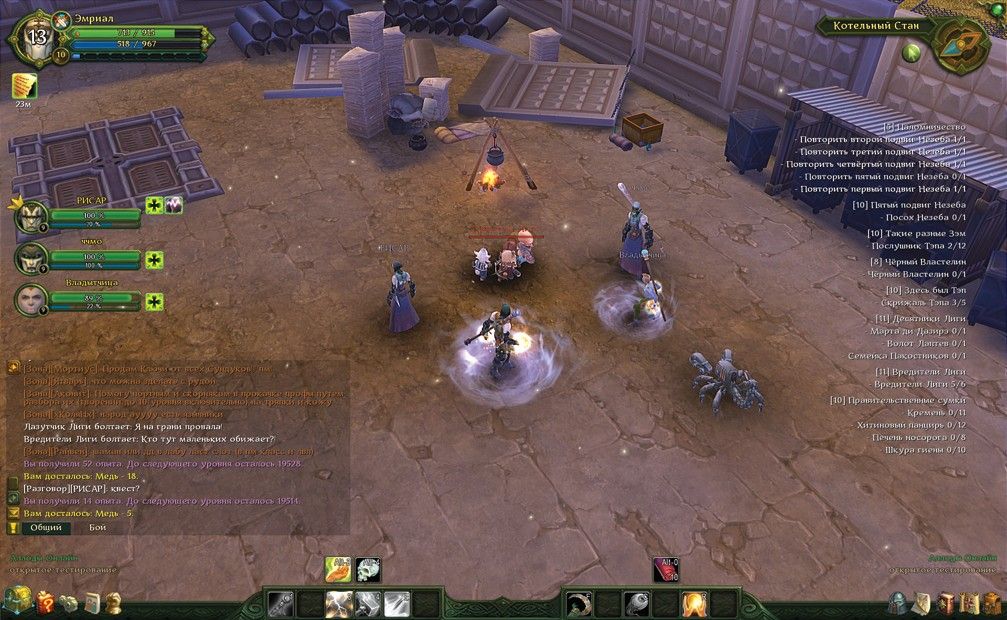Select the Правительственные сумки quest entry
This screenshot has width=1007, height=620.
(x=898, y=400)
